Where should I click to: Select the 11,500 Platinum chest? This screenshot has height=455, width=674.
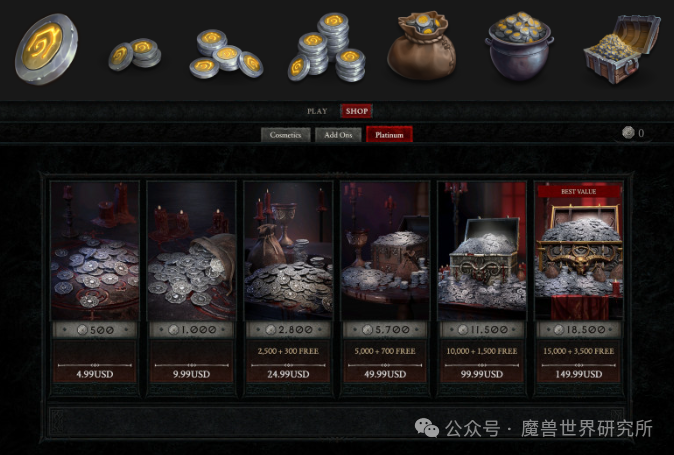pyautogui.click(x=482, y=285)
